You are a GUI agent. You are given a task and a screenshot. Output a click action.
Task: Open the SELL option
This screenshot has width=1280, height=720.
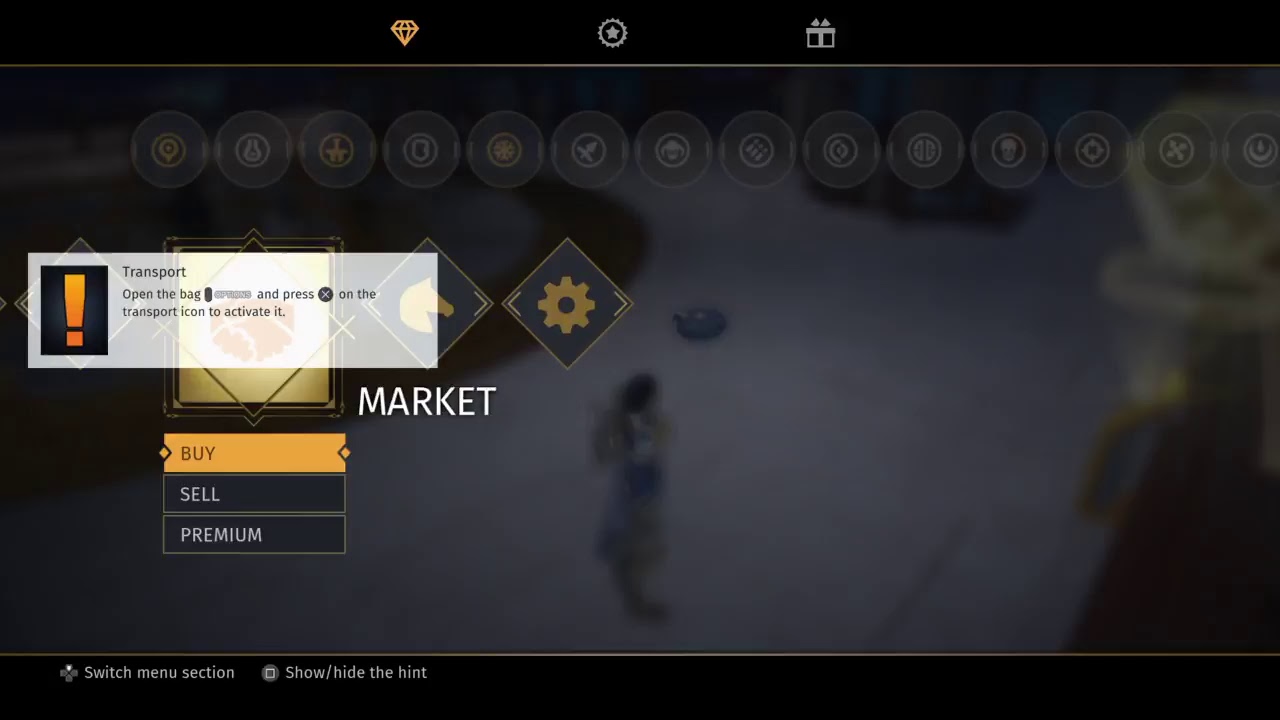(254, 494)
